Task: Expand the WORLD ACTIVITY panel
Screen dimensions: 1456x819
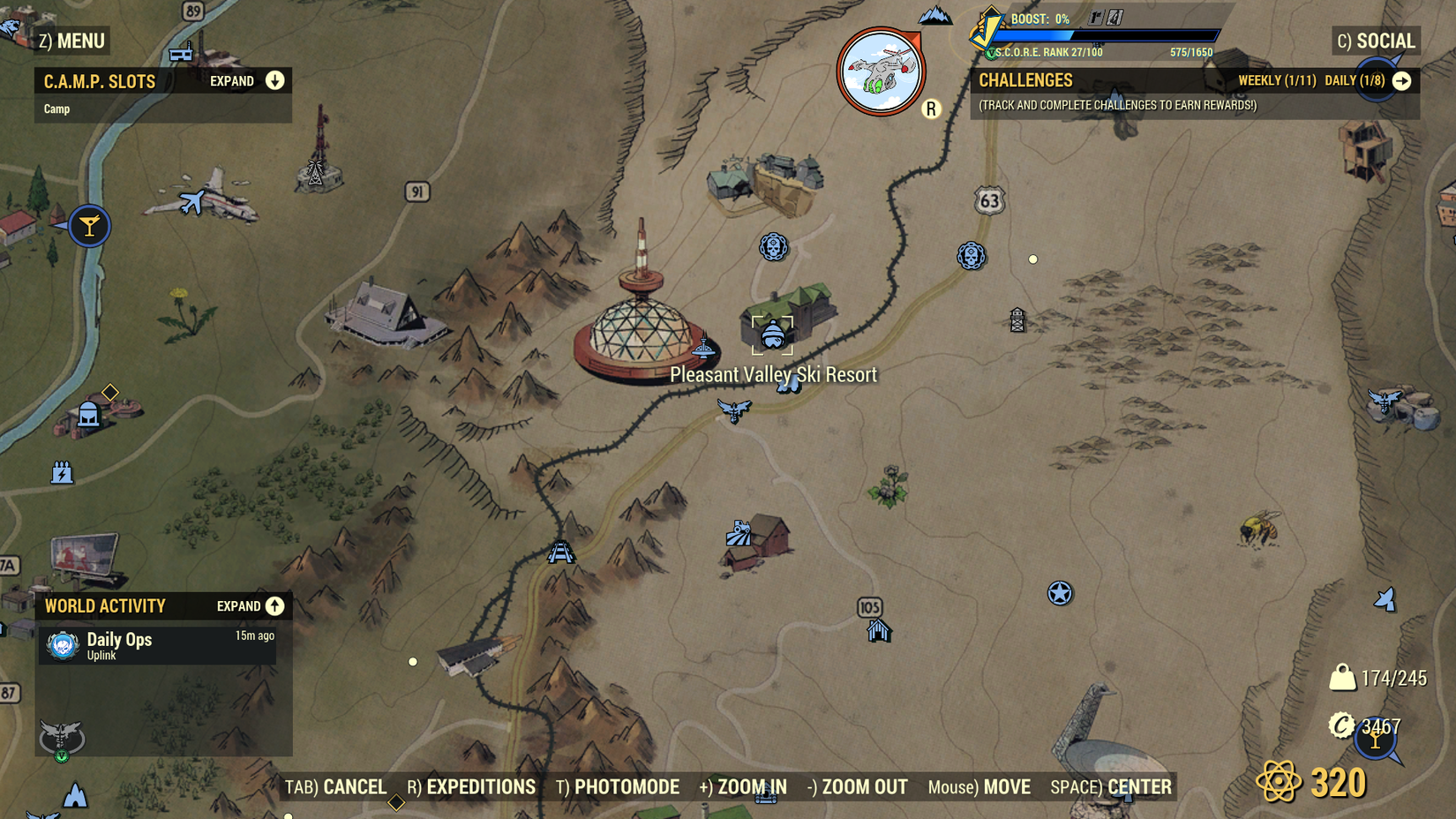Action: tap(274, 606)
